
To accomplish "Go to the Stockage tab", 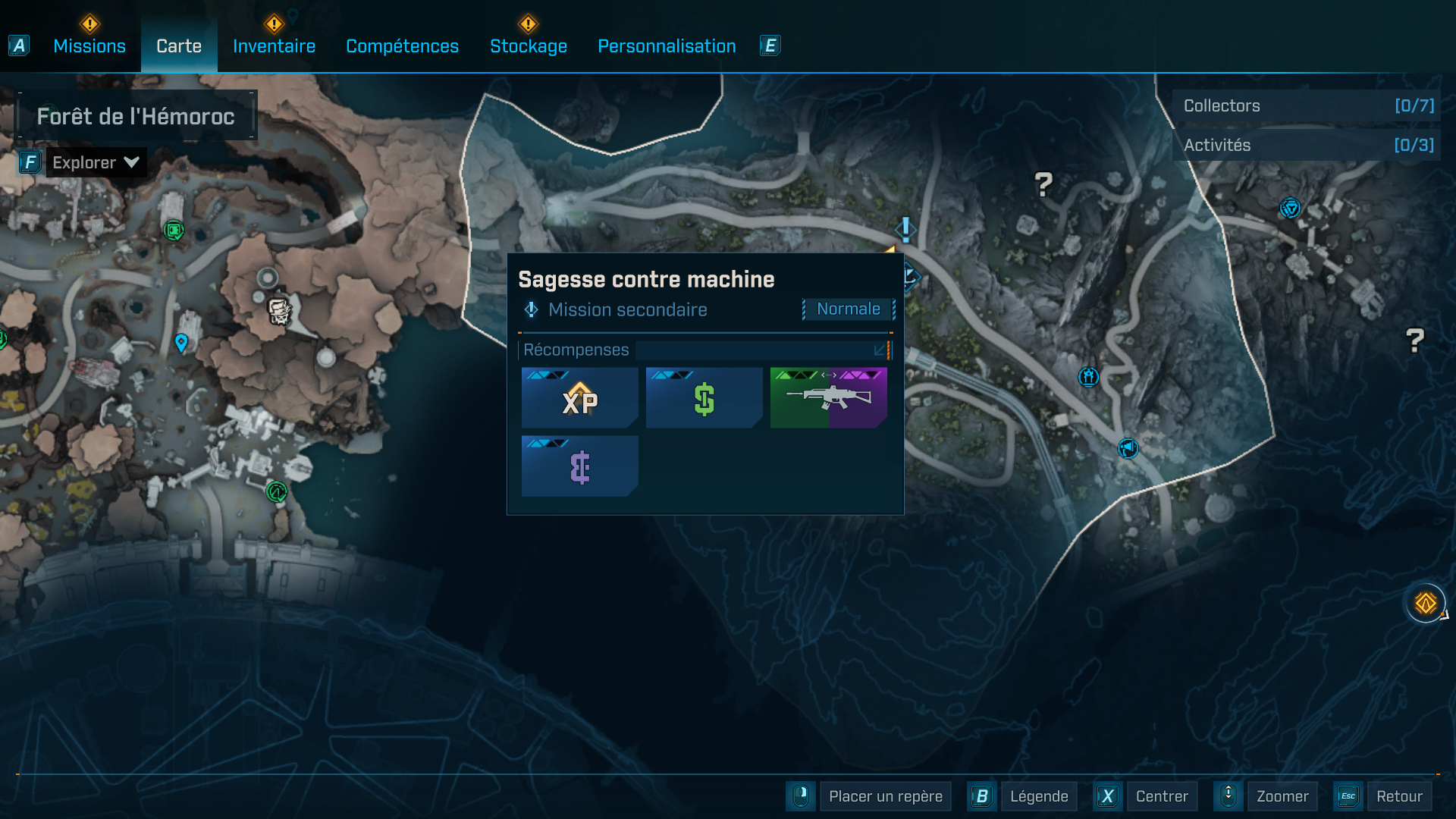I will (x=529, y=46).
